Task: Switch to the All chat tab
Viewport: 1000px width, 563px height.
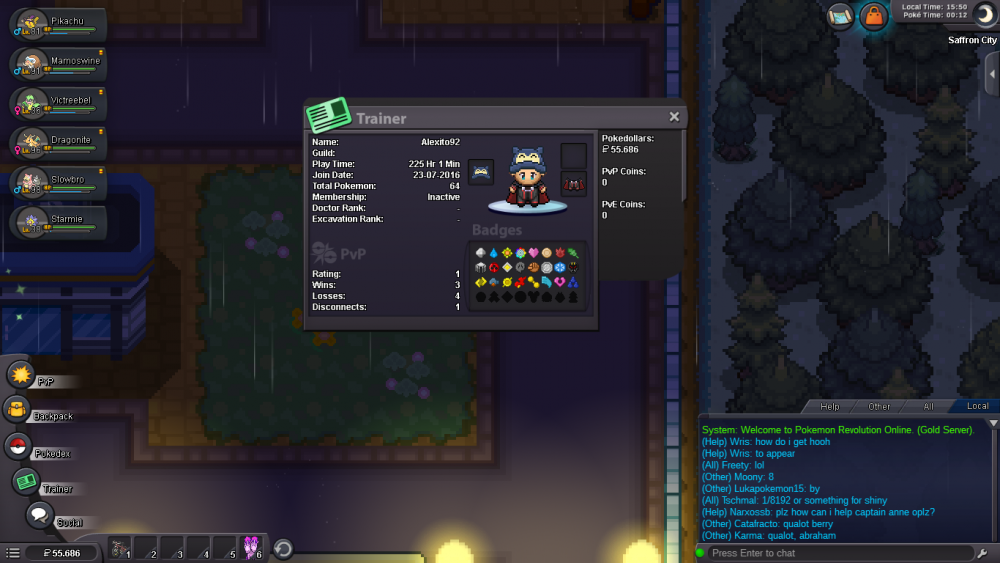Action: [x=928, y=406]
